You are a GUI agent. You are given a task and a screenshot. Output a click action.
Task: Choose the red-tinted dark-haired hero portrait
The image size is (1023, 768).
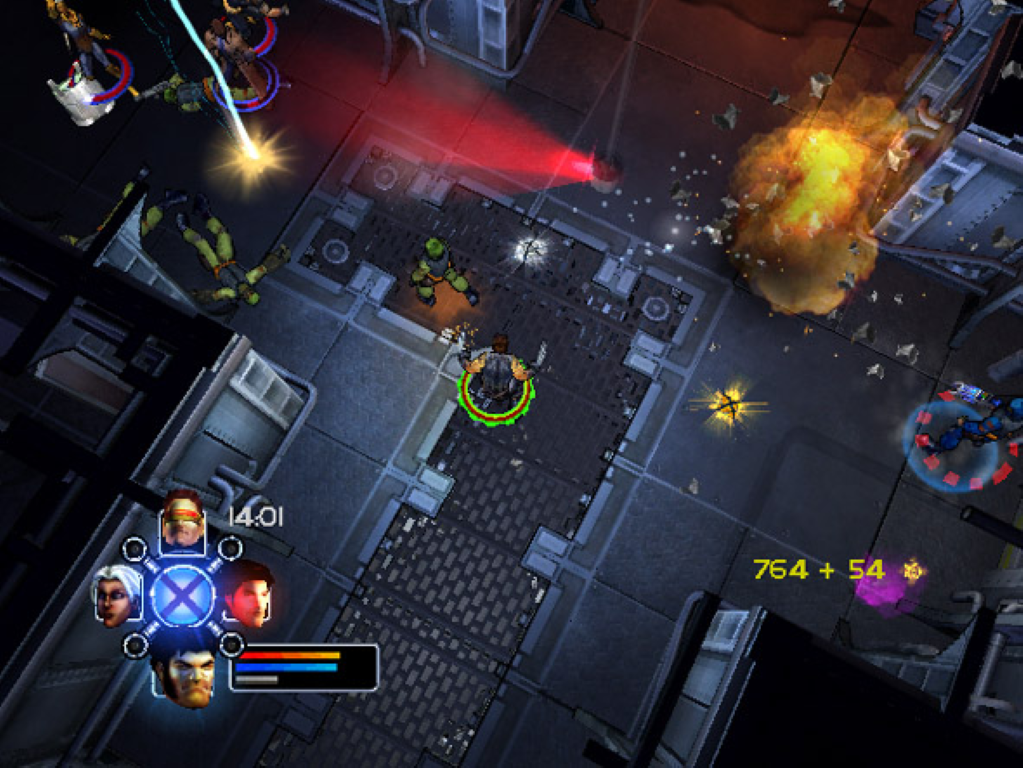tap(249, 592)
